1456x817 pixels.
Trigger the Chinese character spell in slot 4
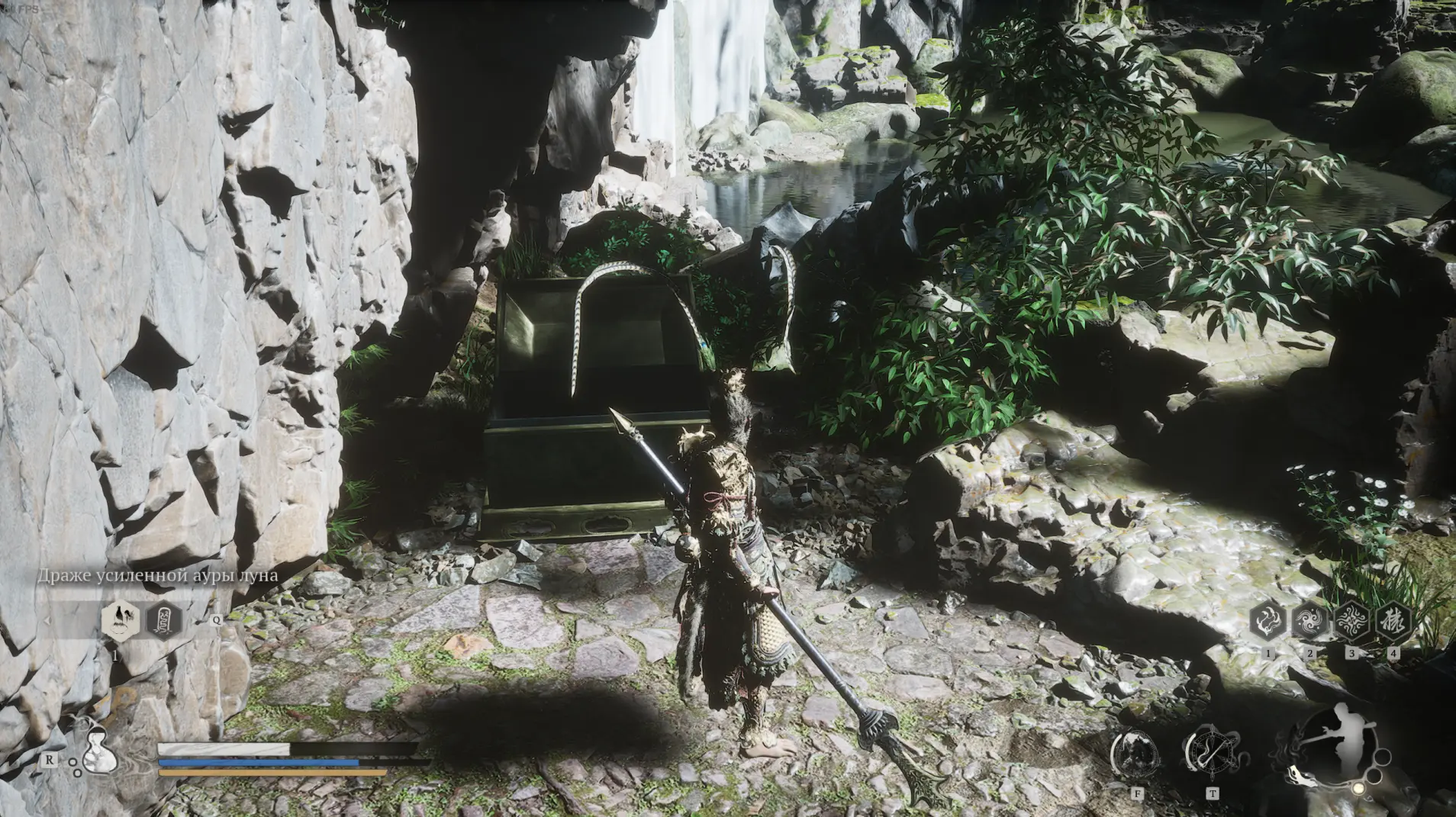pyautogui.click(x=1393, y=622)
